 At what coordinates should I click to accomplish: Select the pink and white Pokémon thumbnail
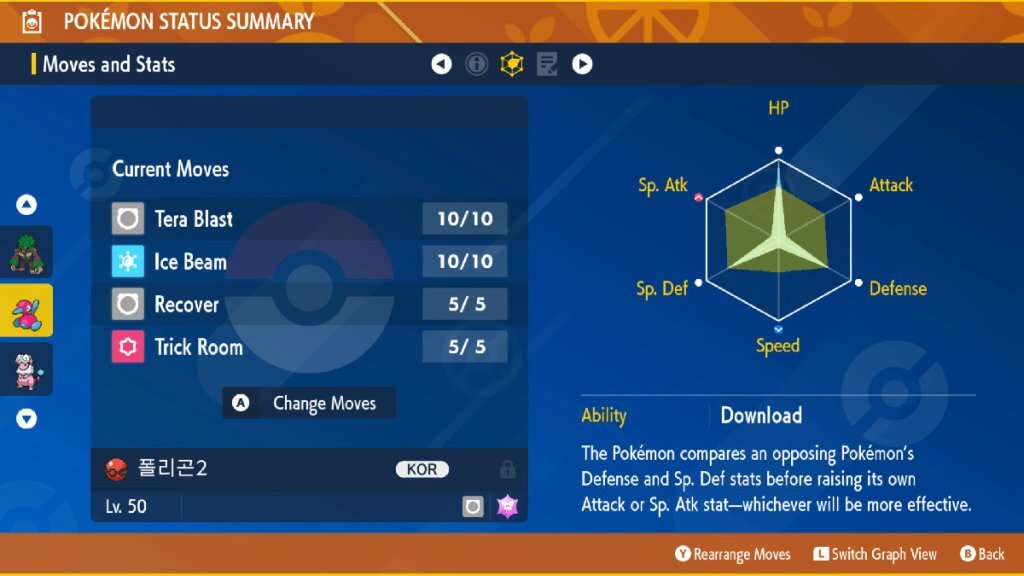(x=27, y=369)
